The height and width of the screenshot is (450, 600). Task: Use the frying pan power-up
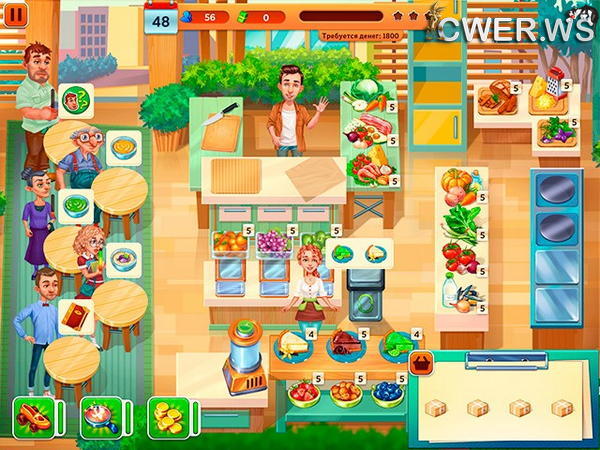100,415
